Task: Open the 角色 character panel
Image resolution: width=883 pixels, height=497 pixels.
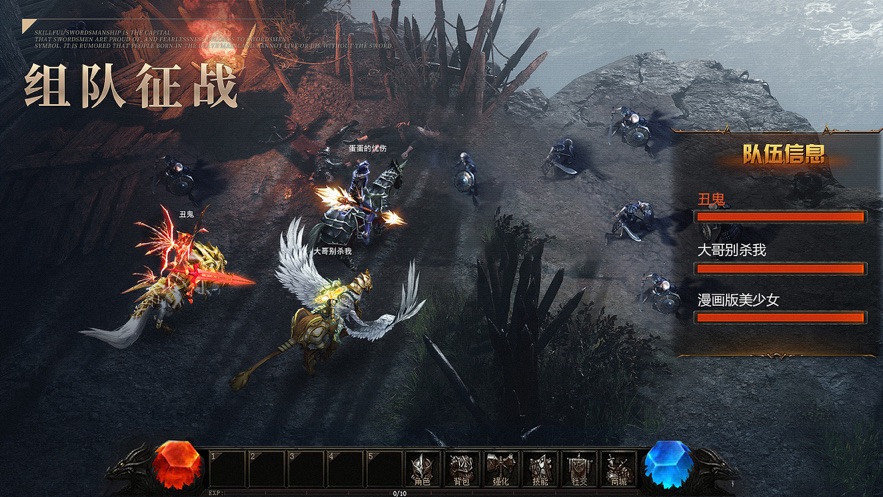Action: pos(421,470)
